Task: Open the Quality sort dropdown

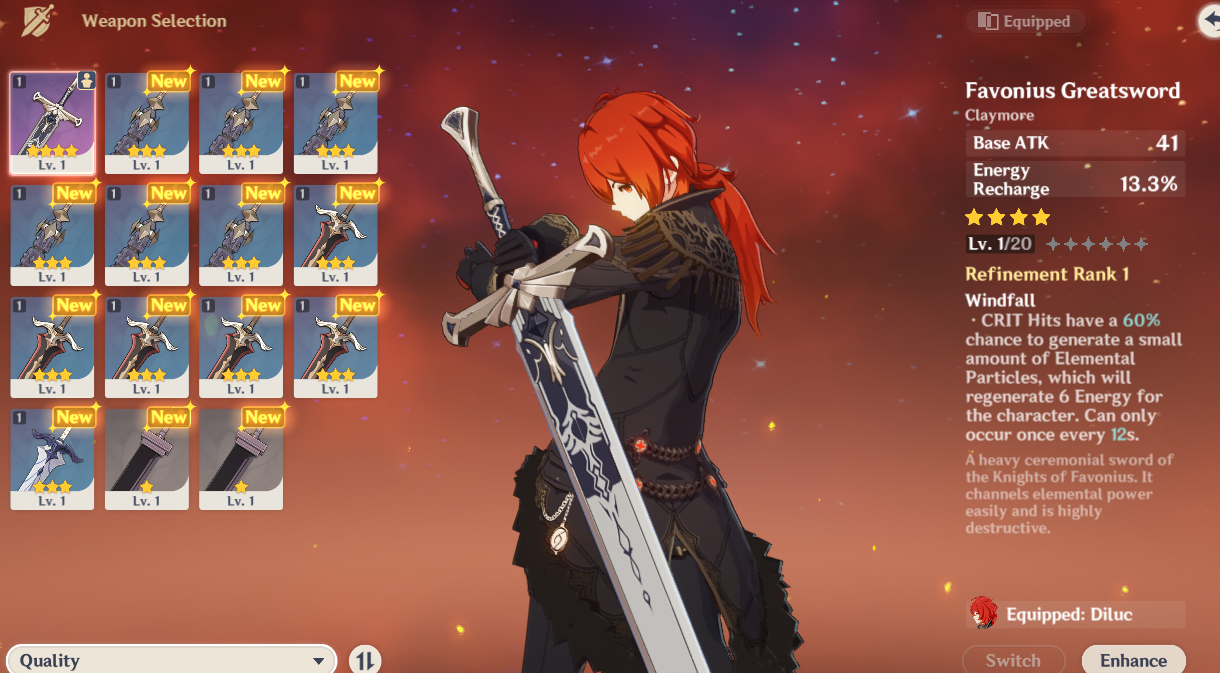Action: [x=171, y=660]
